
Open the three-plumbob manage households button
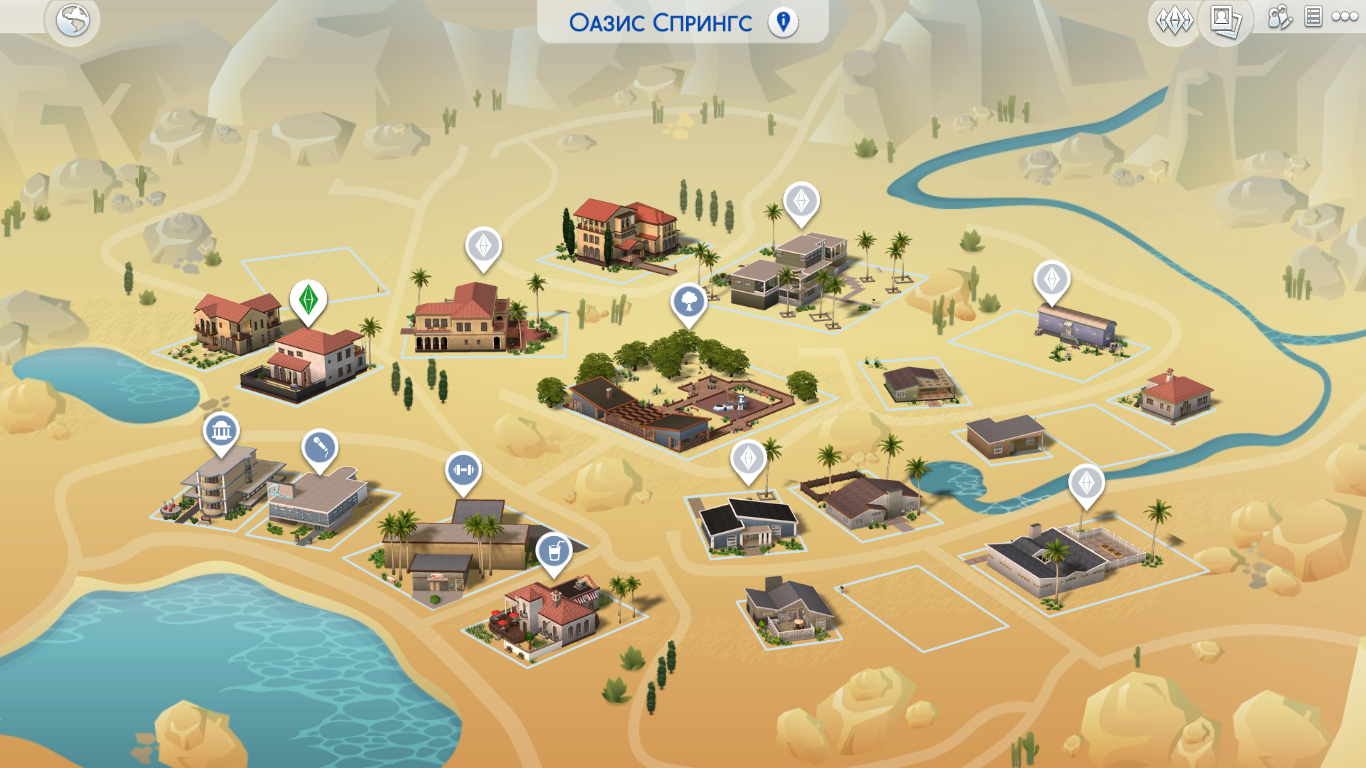[1174, 20]
